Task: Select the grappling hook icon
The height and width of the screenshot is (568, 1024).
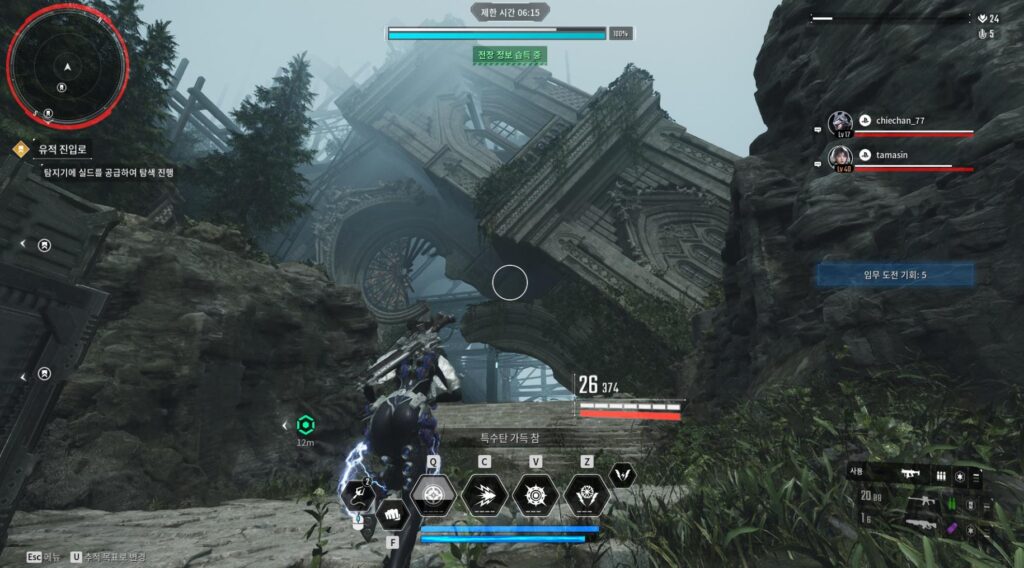Action: (x=357, y=495)
